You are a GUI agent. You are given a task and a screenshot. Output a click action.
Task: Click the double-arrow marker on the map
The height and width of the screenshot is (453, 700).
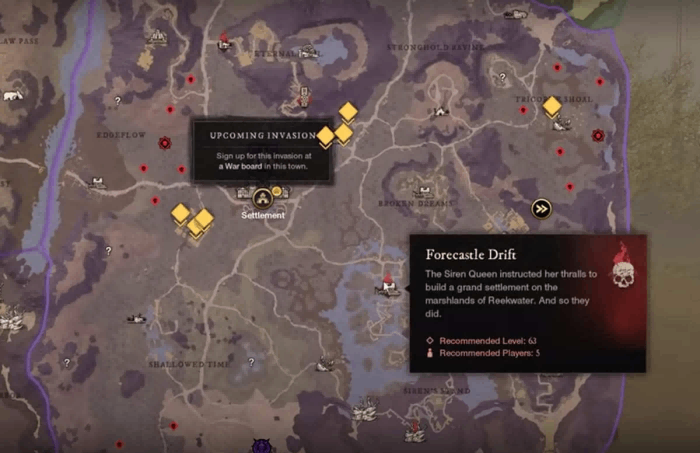(541, 208)
